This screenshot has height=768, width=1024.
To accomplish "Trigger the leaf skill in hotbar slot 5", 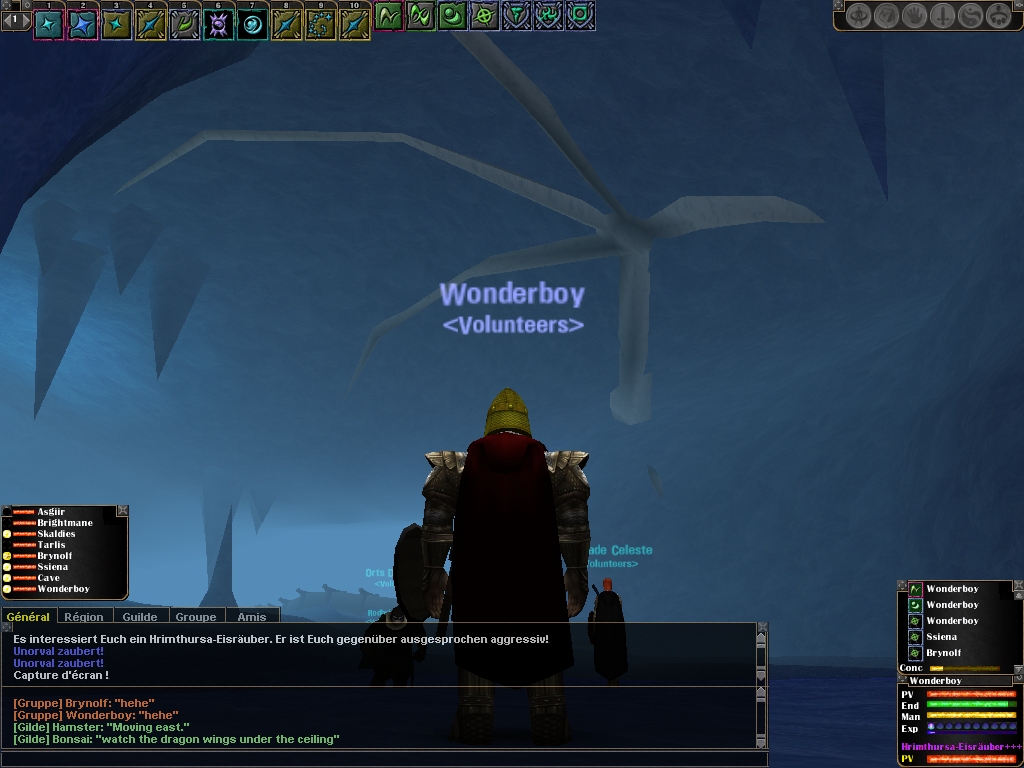I will point(185,24).
